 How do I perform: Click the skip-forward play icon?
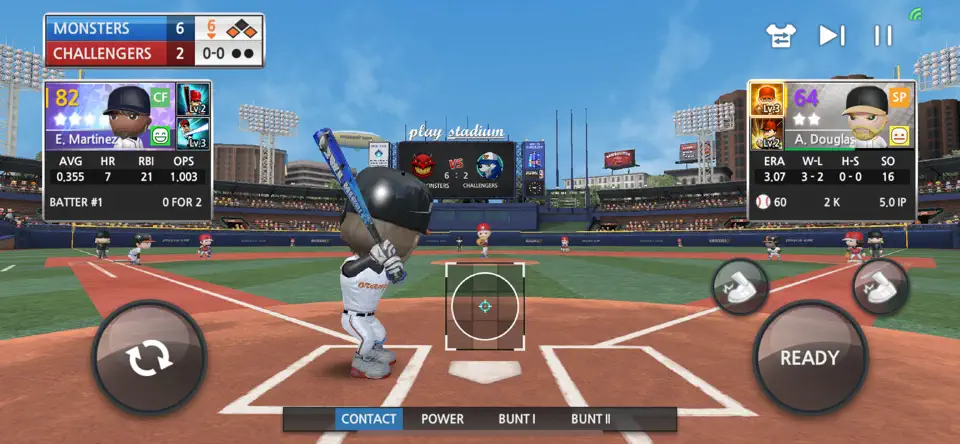(x=831, y=36)
